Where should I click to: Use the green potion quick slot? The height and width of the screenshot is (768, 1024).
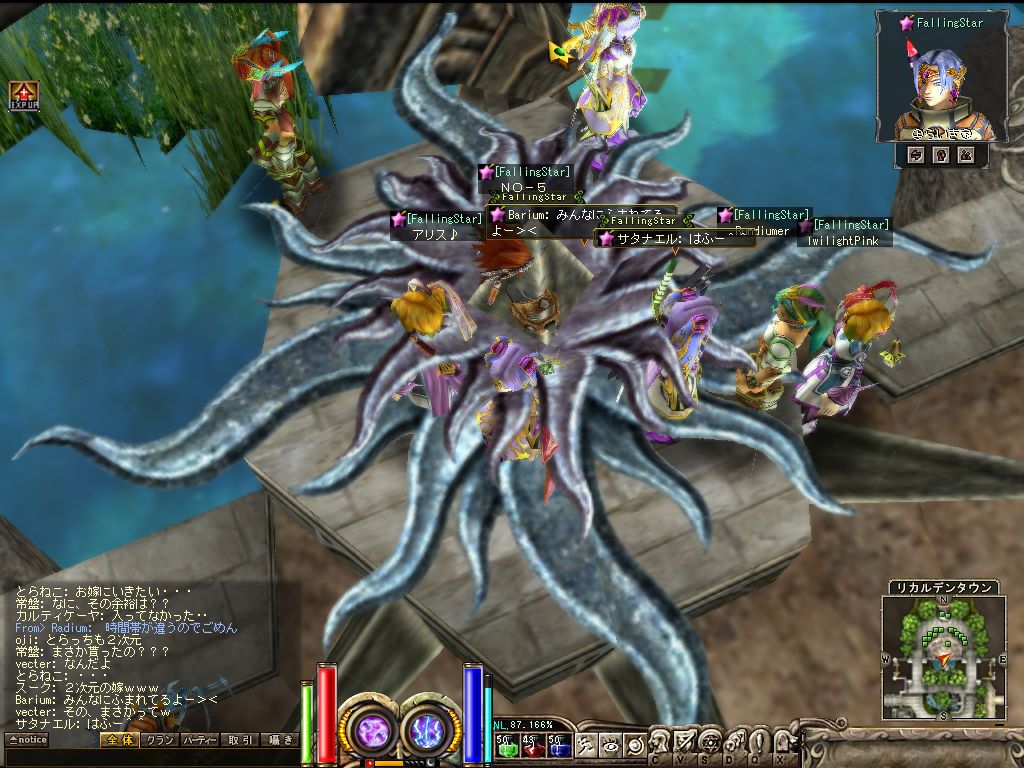505,745
